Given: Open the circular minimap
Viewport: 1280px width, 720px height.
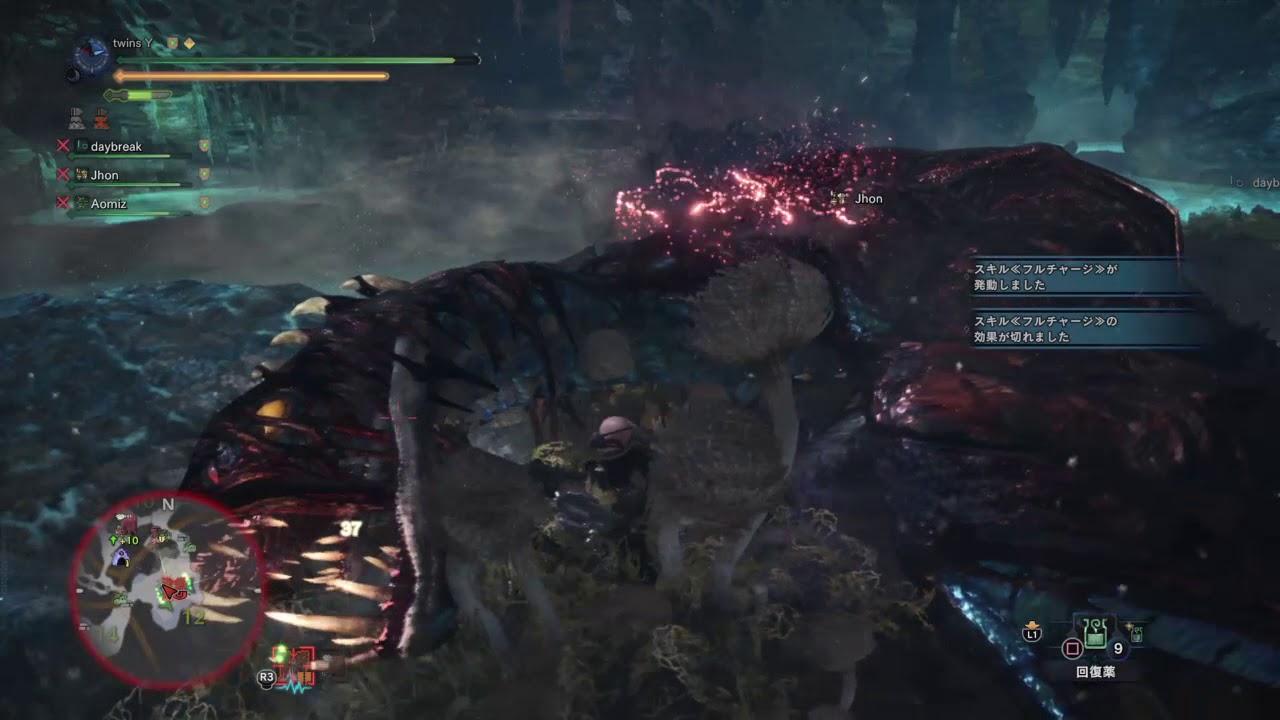Looking at the screenshot, I should click(x=167, y=590).
